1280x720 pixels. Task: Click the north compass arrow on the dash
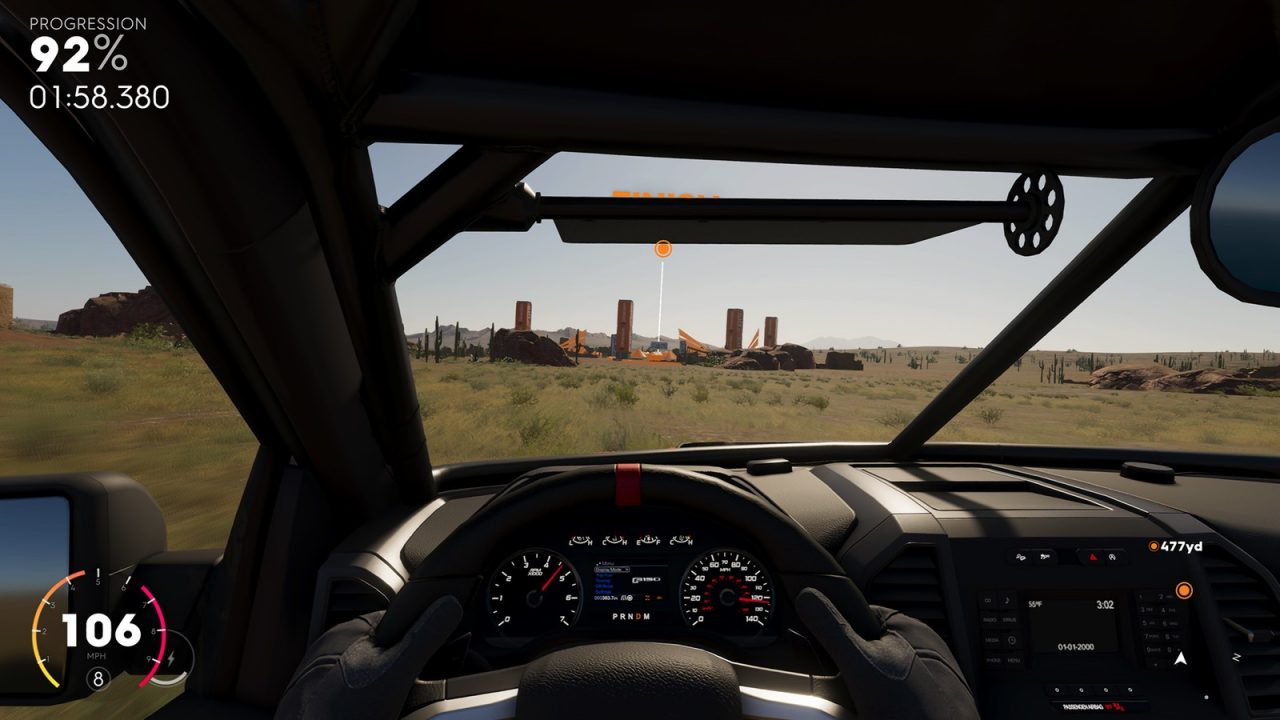click(1180, 657)
